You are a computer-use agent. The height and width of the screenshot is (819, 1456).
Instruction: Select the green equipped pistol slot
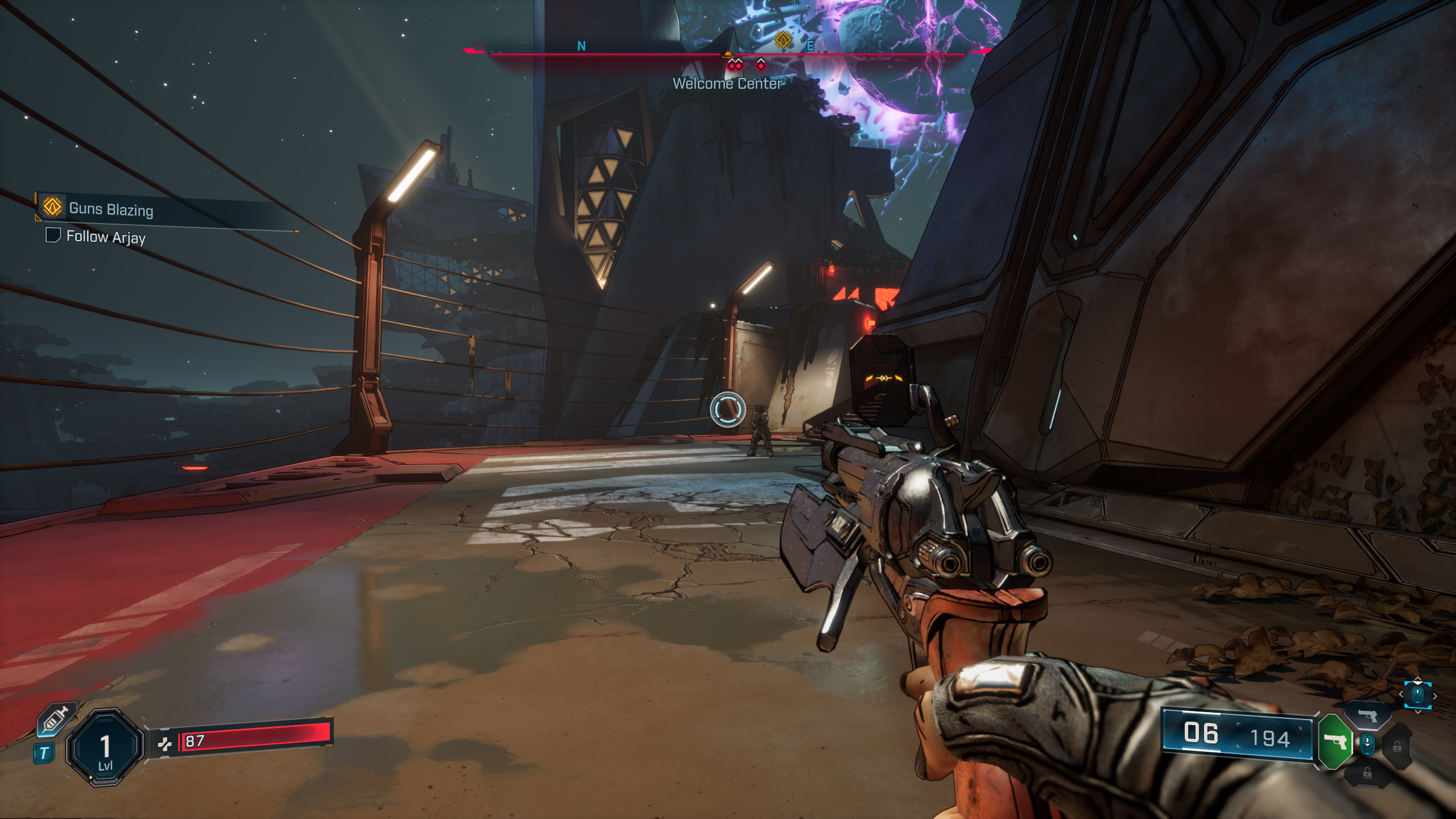pos(1334,742)
